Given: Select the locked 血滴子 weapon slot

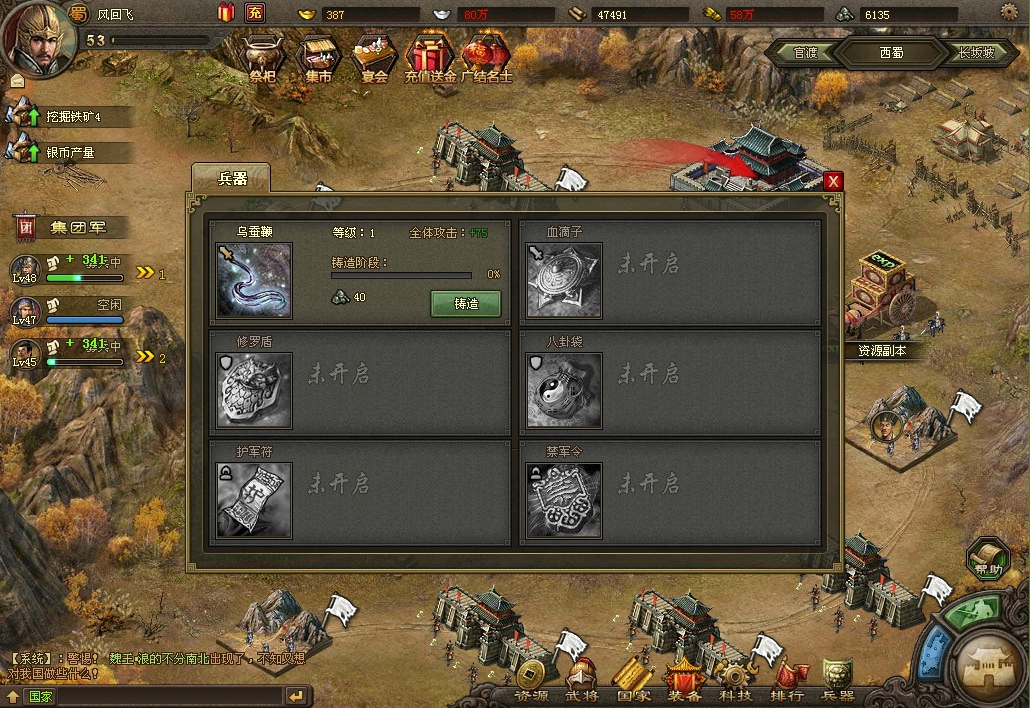Looking at the screenshot, I should tap(564, 280).
